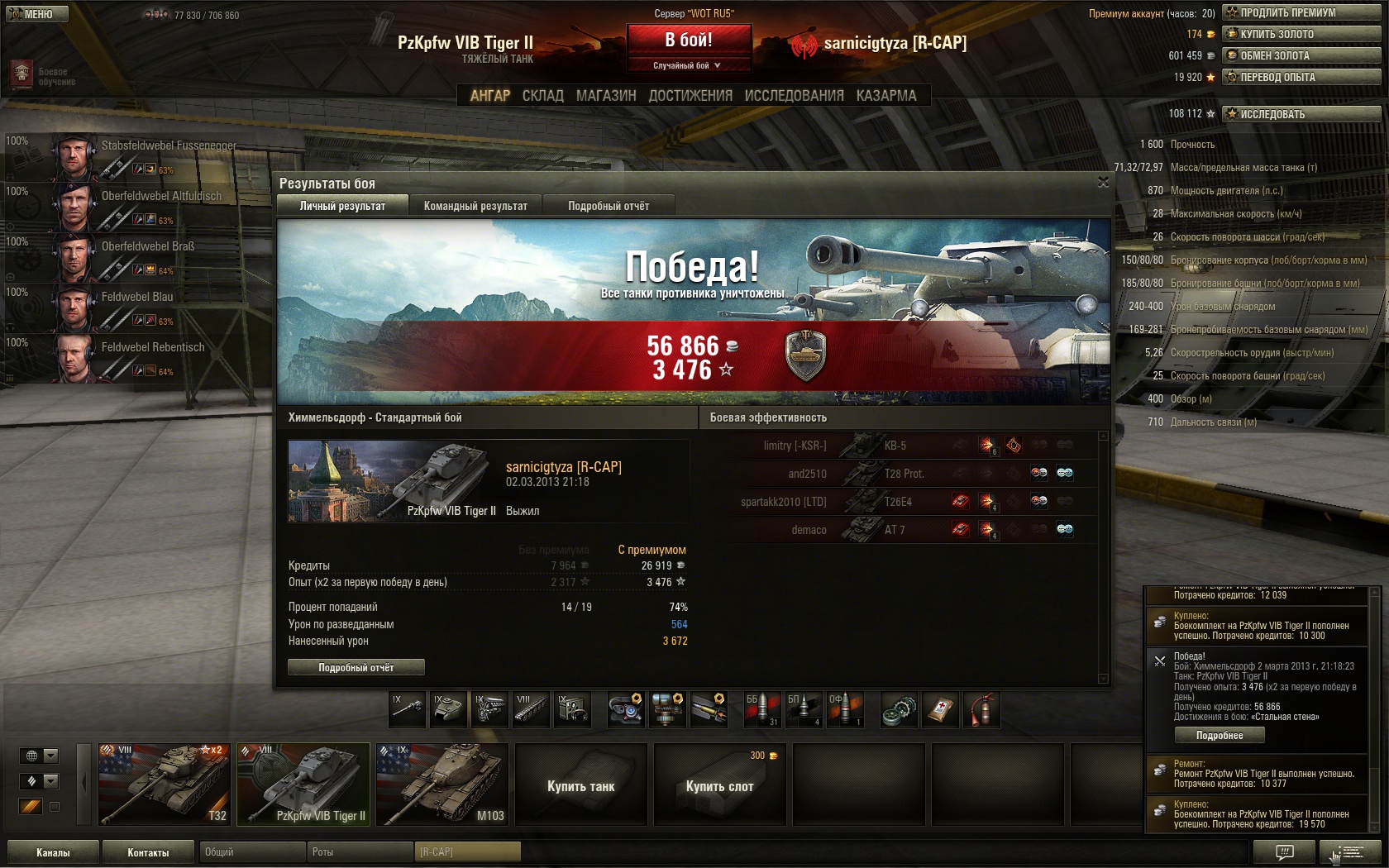Image resolution: width=1389 pixels, height=868 pixels.
Task: Open the МЕНЮ button
Action: (36, 14)
